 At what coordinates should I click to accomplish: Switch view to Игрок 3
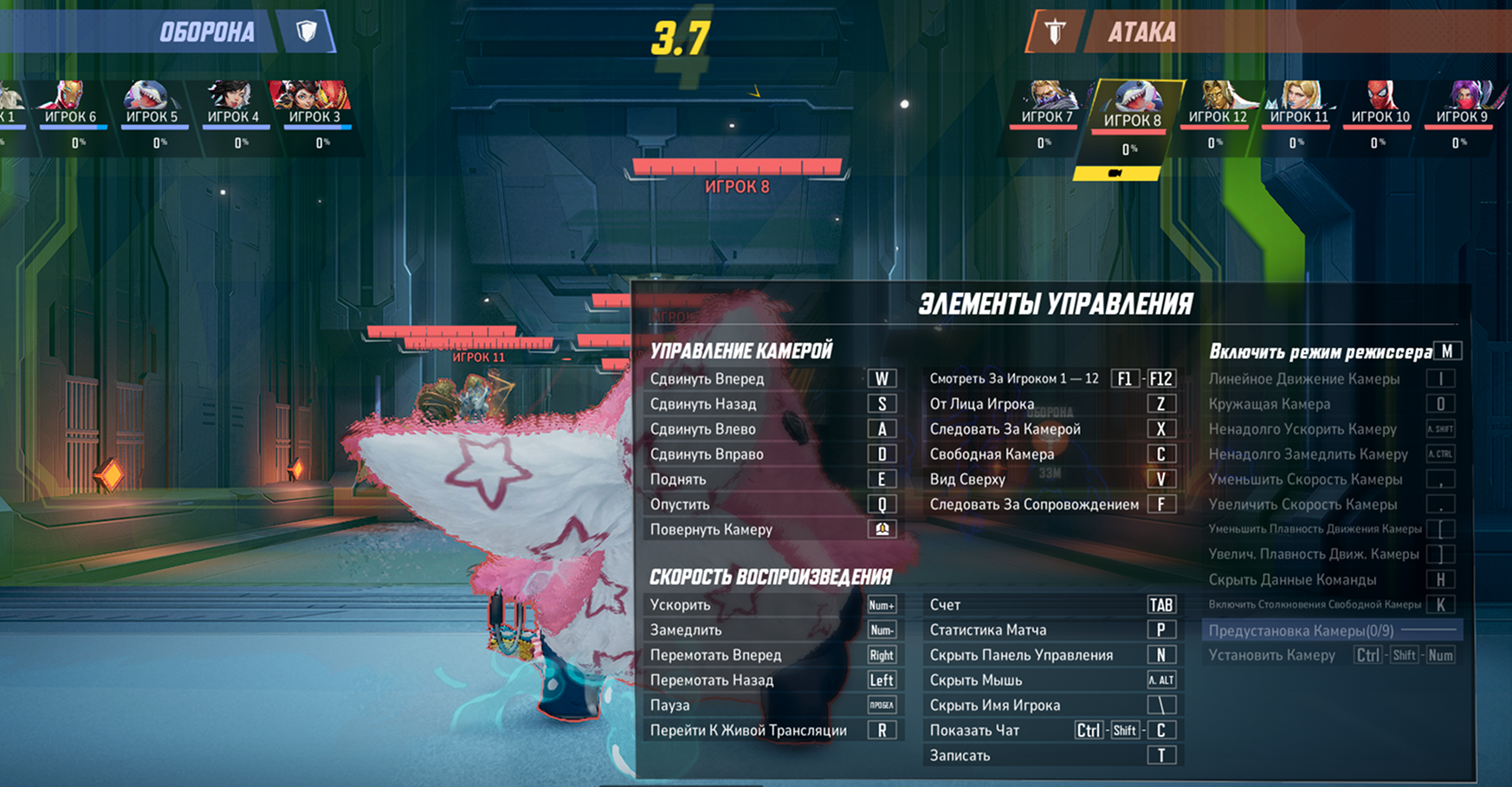(x=313, y=102)
